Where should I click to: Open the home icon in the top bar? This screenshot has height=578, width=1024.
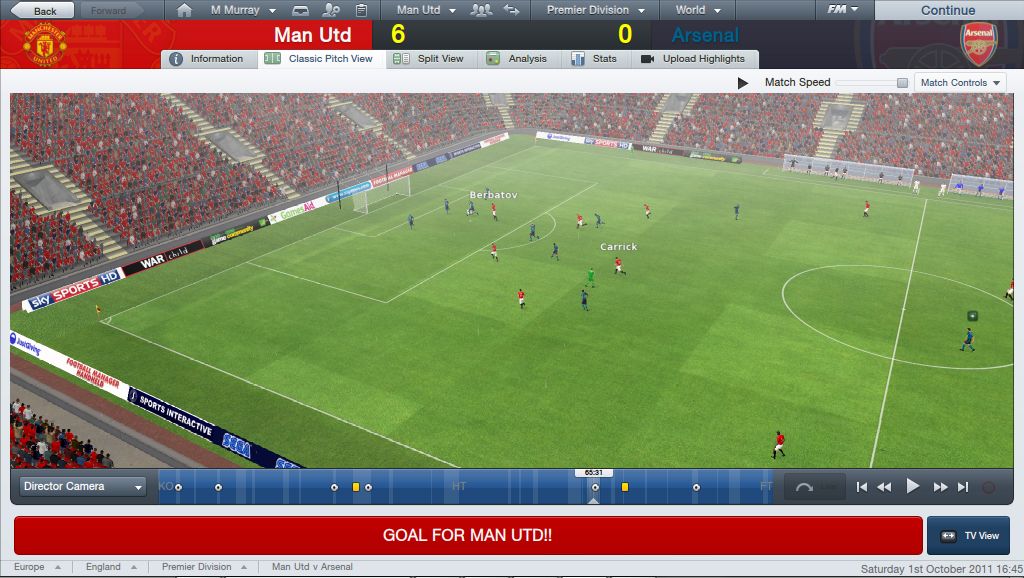(x=183, y=10)
